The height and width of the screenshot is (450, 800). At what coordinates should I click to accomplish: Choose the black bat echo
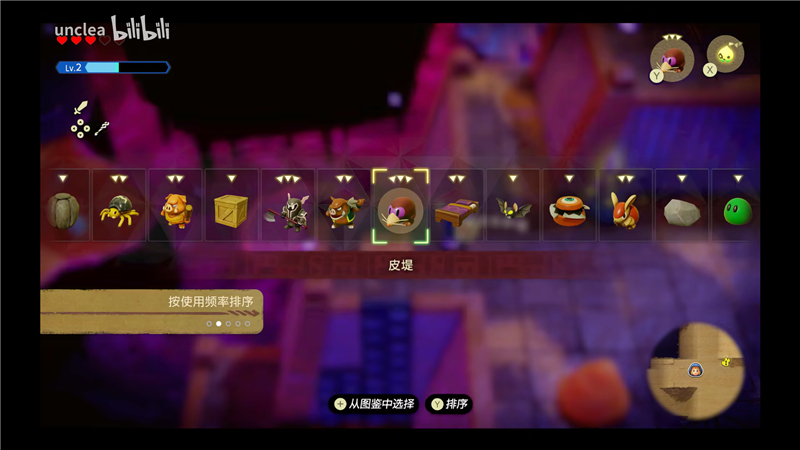tap(513, 210)
